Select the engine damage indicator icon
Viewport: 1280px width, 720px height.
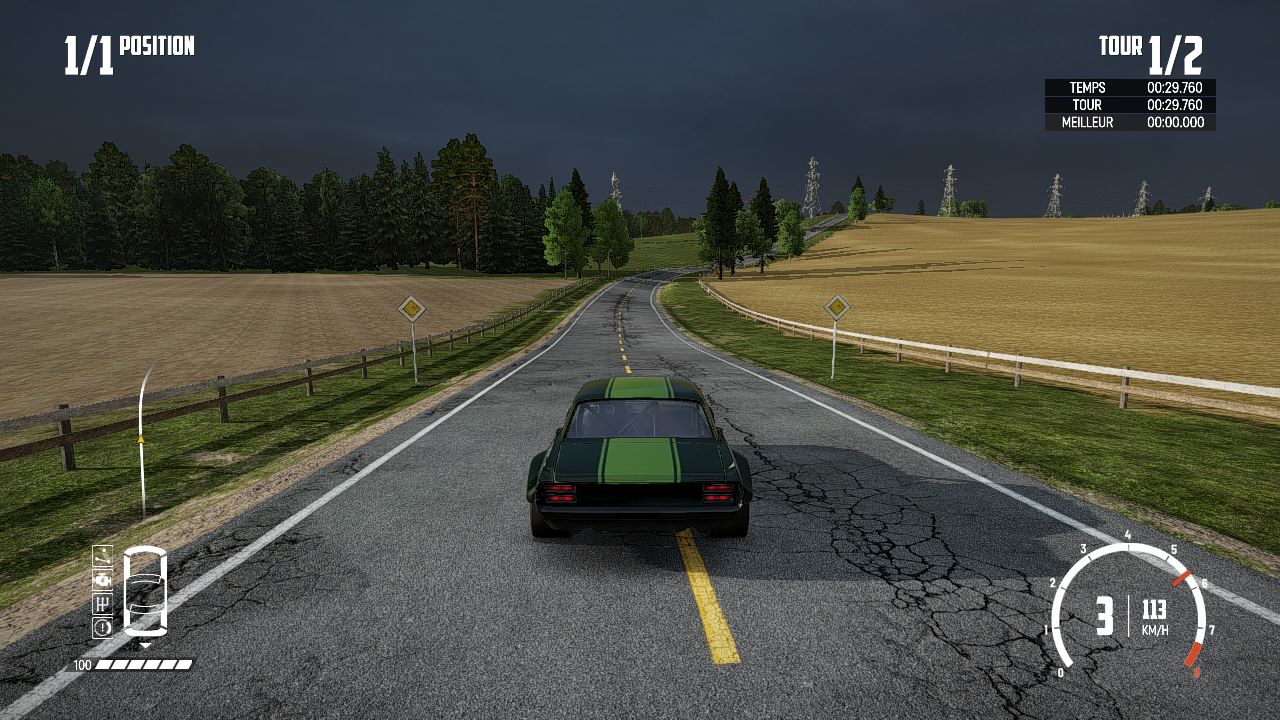(102, 580)
